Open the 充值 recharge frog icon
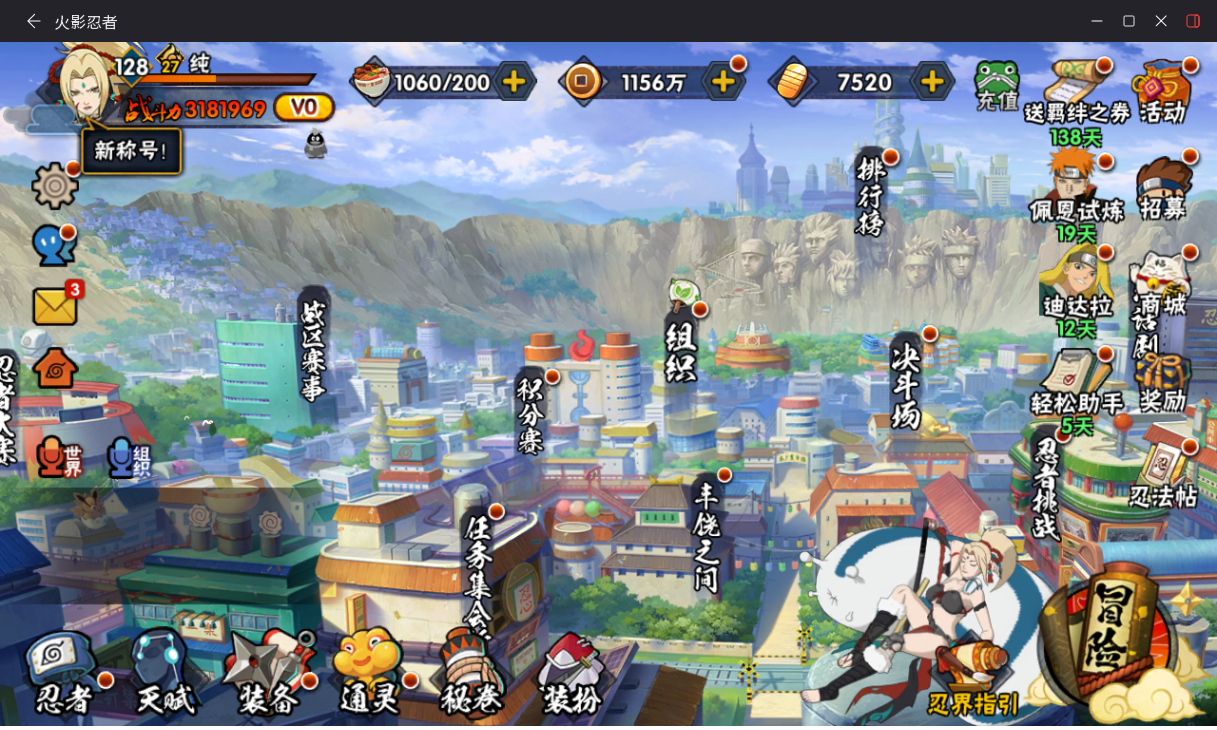The height and width of the screenshot is (730, 1217). coord(997,86)
